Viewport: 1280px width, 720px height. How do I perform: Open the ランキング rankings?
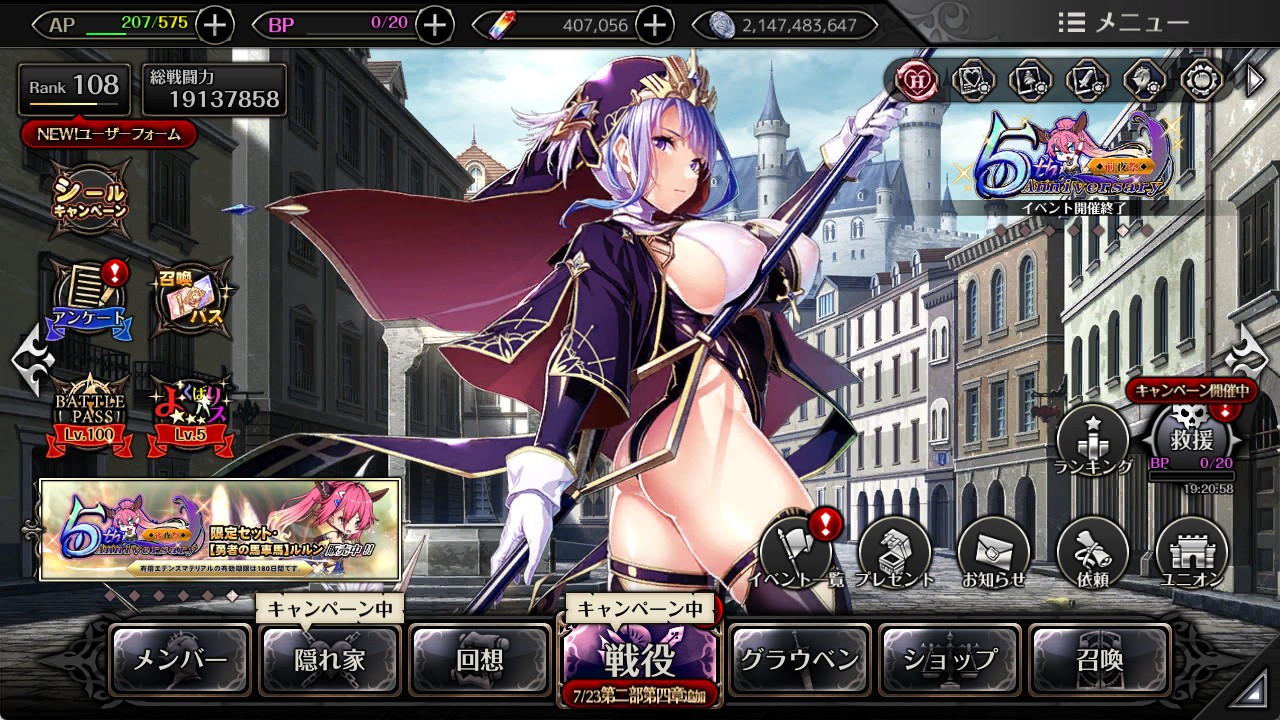pos(1092,440)
